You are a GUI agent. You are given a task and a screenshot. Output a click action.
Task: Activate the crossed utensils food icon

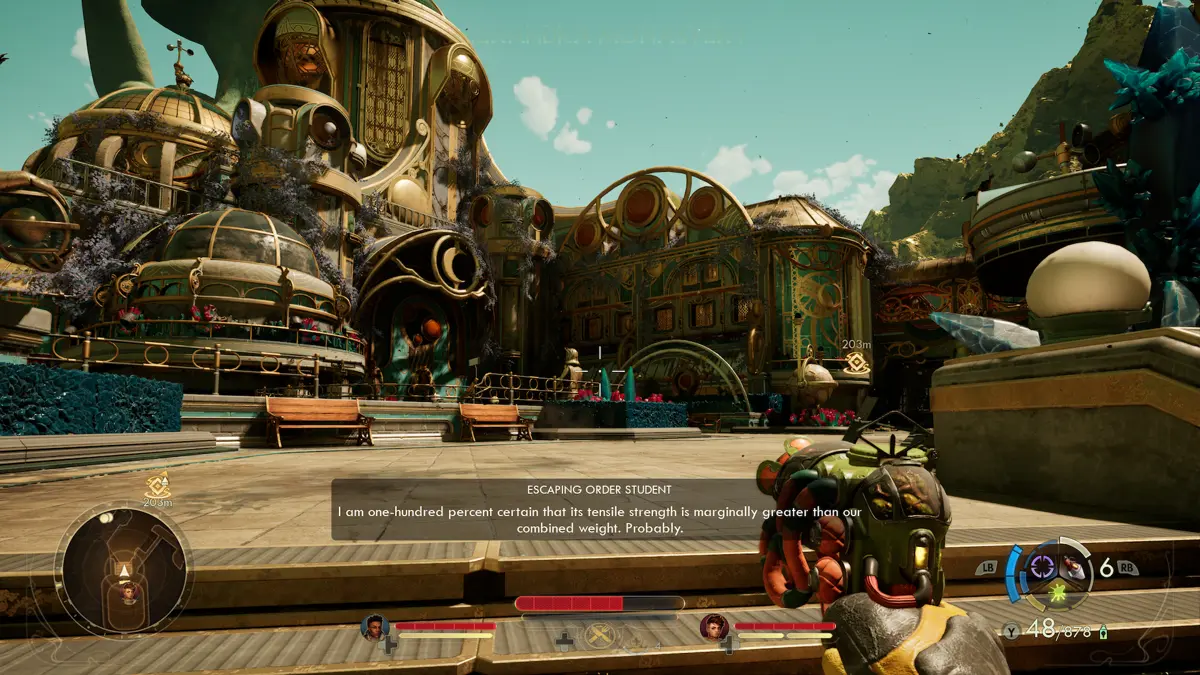(599, 635)
